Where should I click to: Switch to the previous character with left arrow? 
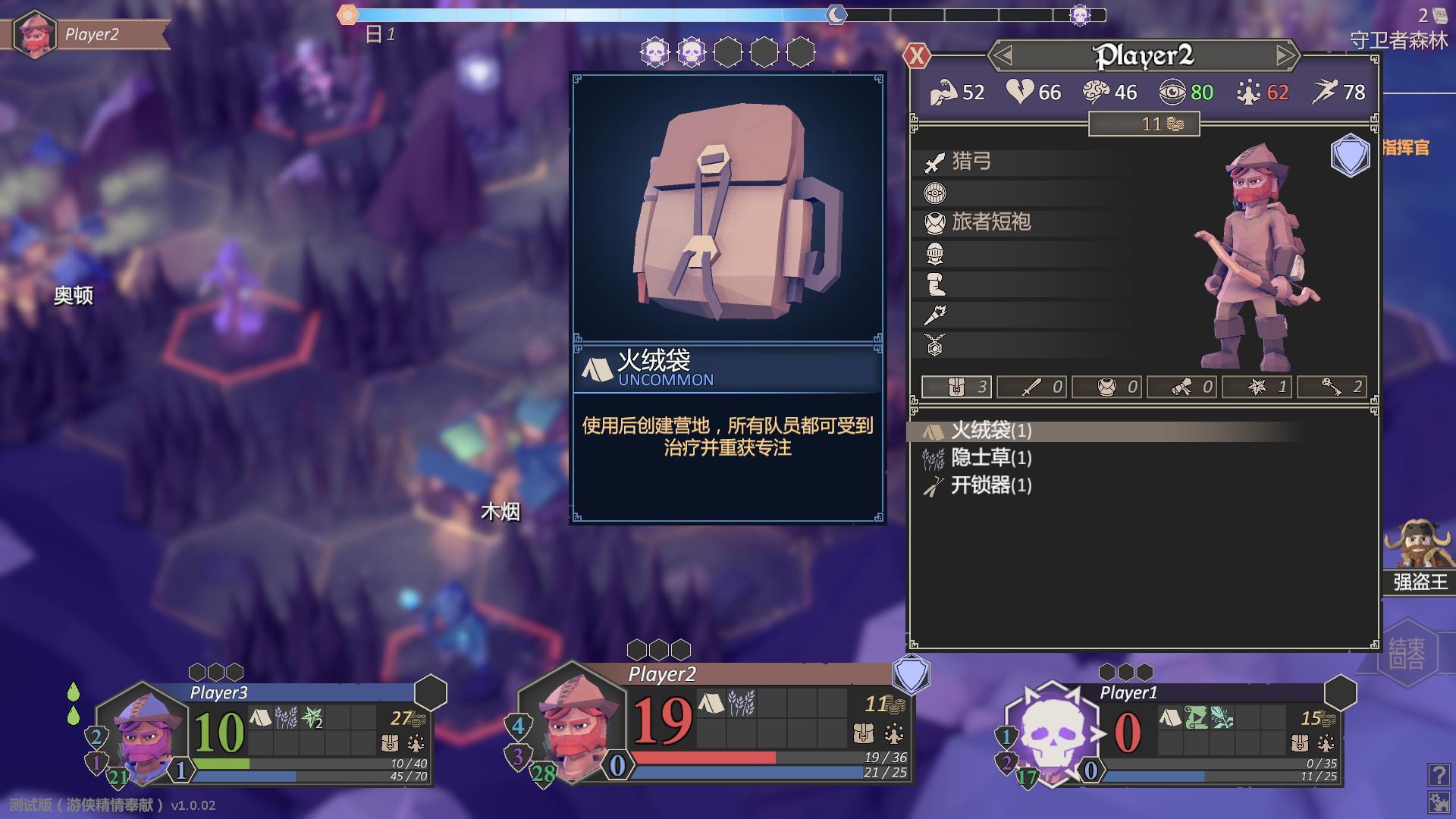click(1003, 55)
